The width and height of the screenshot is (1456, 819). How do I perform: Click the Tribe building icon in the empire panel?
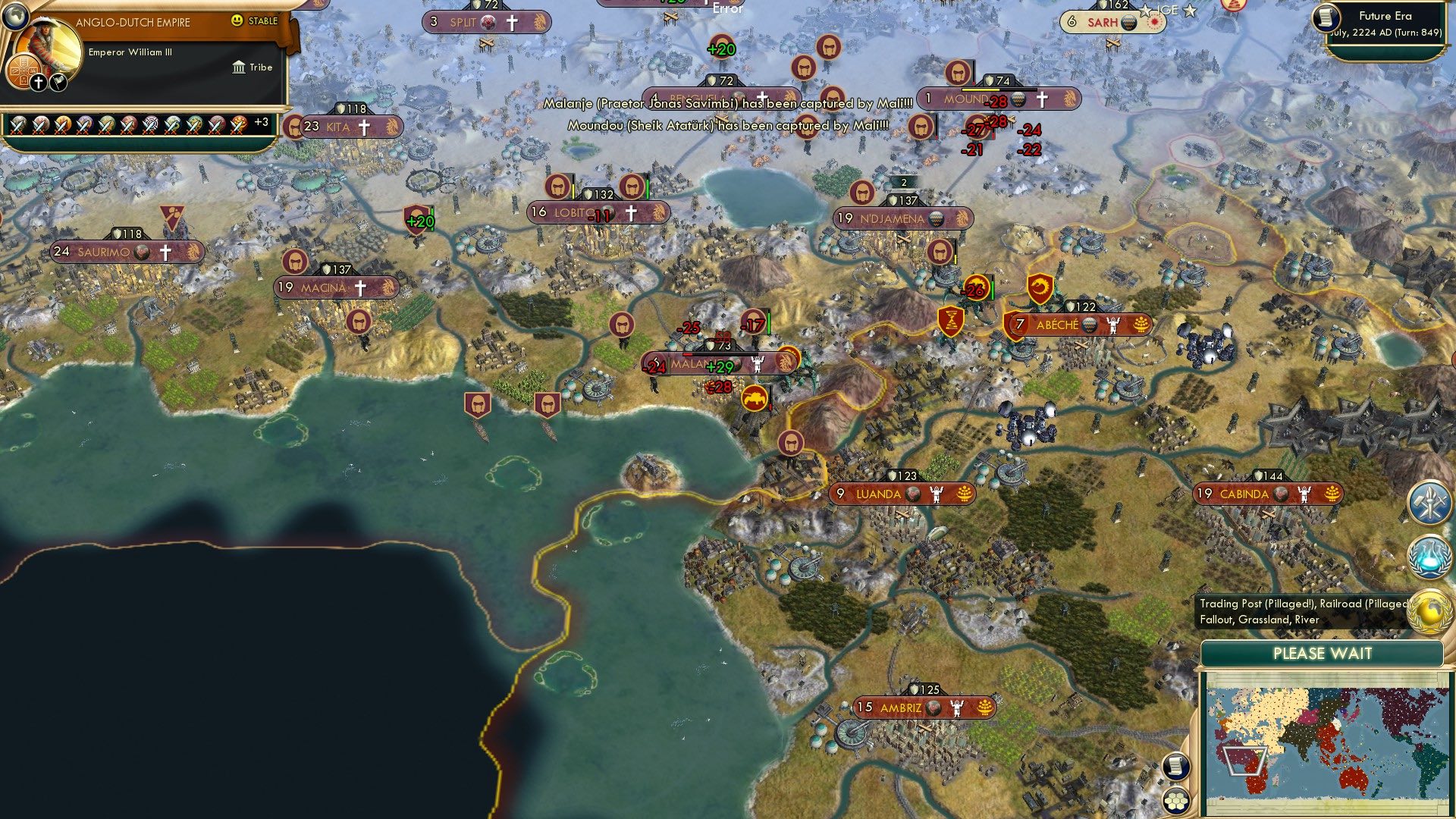tap(239, 67)
